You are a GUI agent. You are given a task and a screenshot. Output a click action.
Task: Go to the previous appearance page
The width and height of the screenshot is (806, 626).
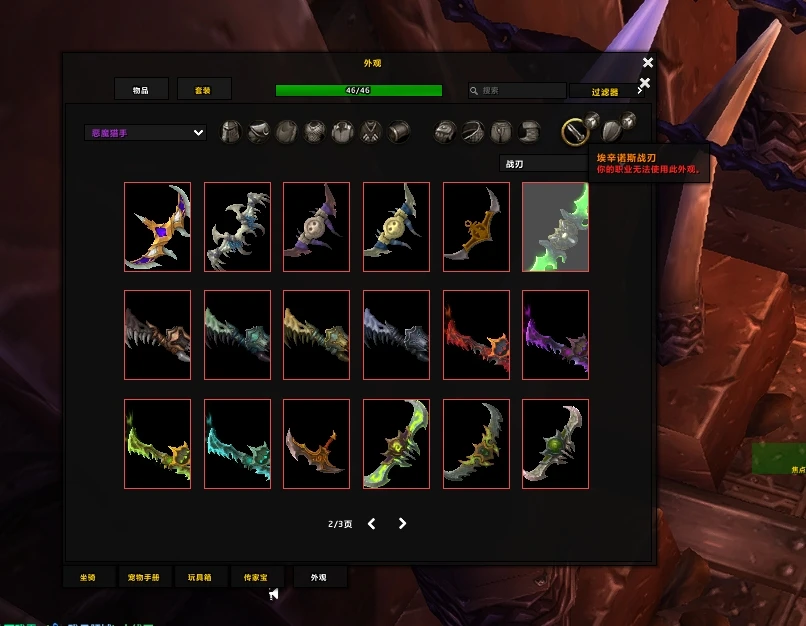pyautogui.click(x=372, y=523)
